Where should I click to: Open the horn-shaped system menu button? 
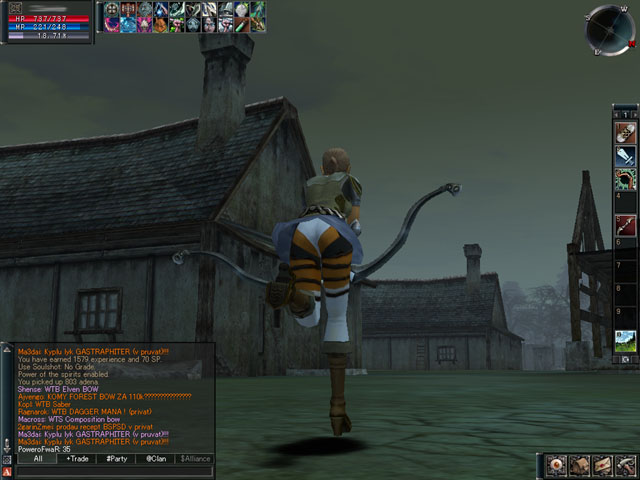[x=624, y=465]
